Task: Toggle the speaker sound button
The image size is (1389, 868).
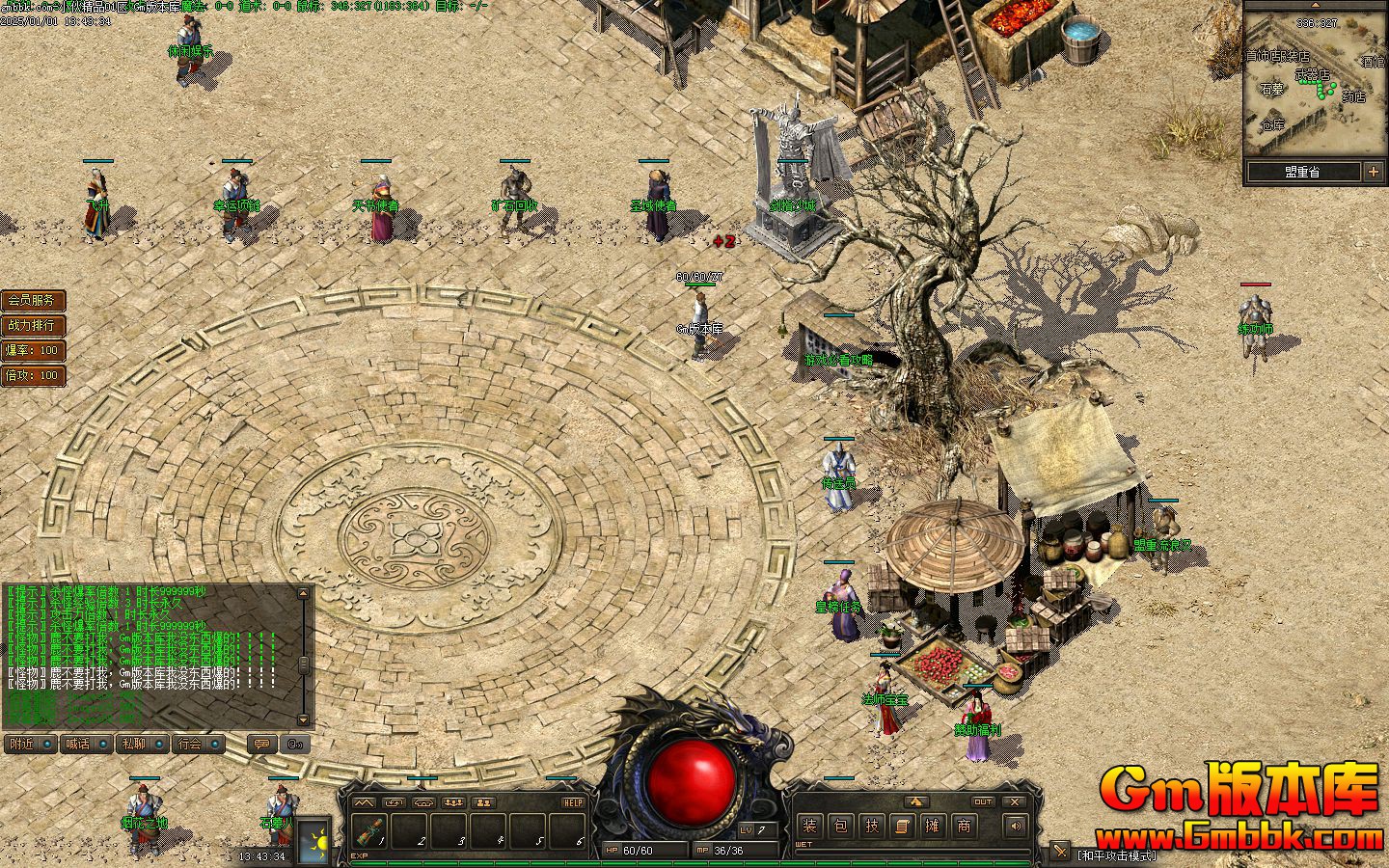Action: click(1014, 826)
